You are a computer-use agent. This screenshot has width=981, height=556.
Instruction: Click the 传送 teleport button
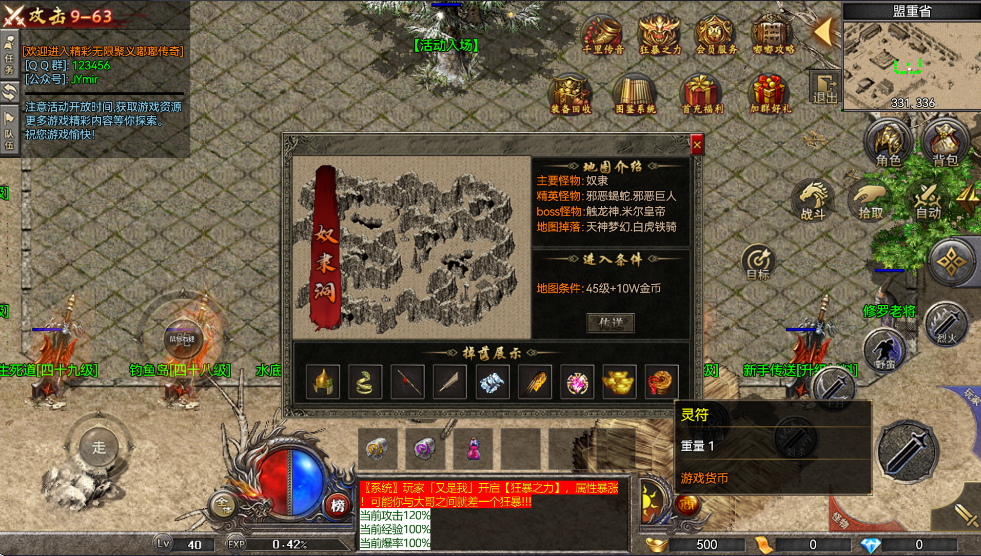pyautogui.click(x=610, y=323)
